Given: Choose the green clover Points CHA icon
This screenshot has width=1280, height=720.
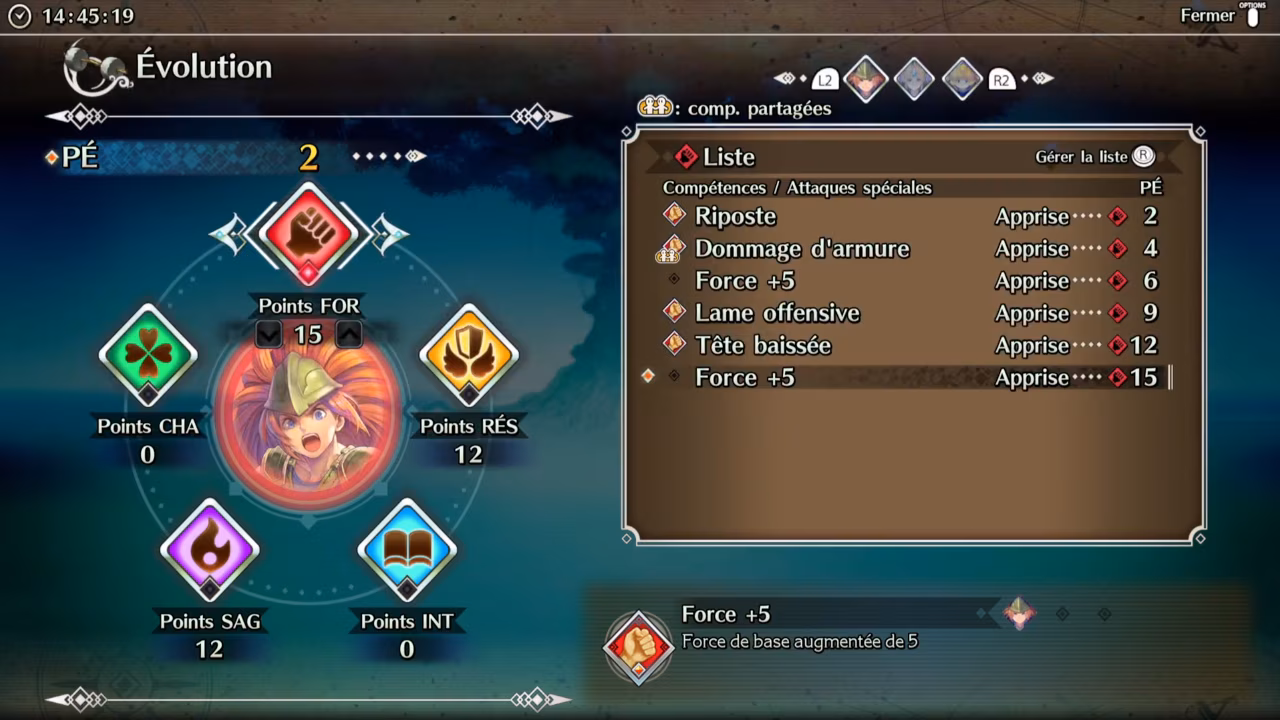Looking at the screenshot, I should tap(148, 354).
